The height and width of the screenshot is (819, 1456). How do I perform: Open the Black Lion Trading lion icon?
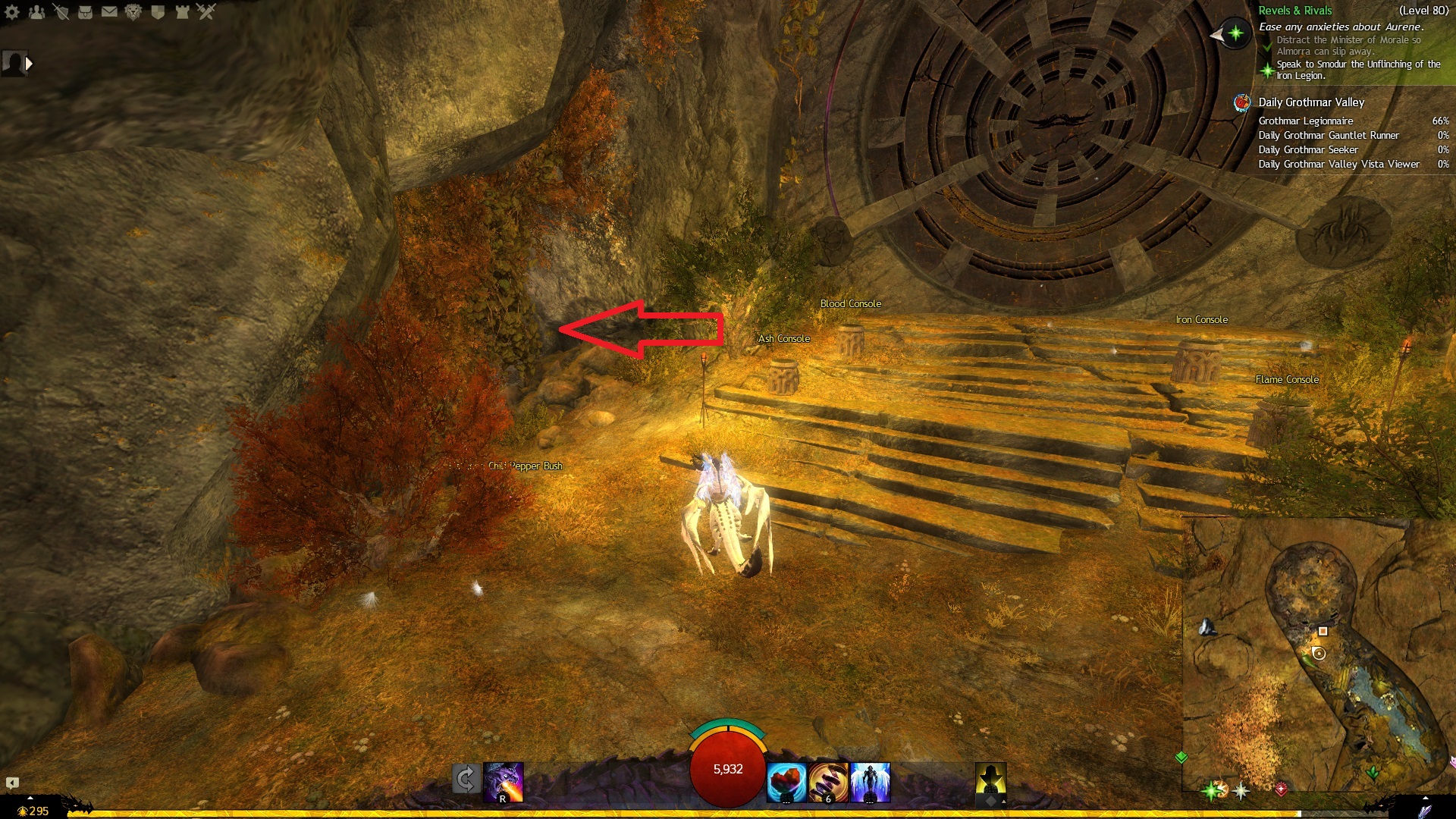133,12
